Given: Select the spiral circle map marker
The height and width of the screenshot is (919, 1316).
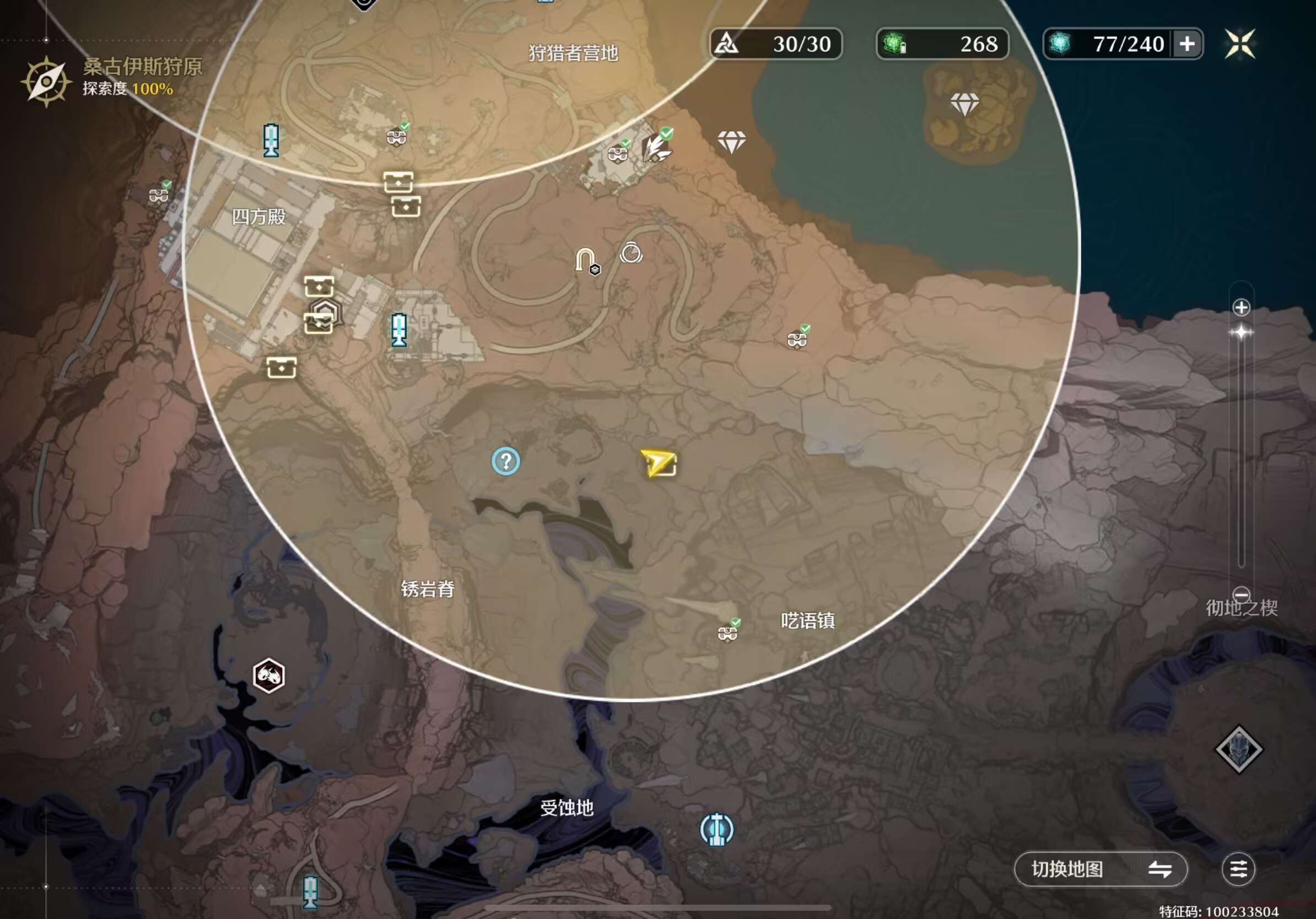Looking at the screenshot, I should [630, 253].
